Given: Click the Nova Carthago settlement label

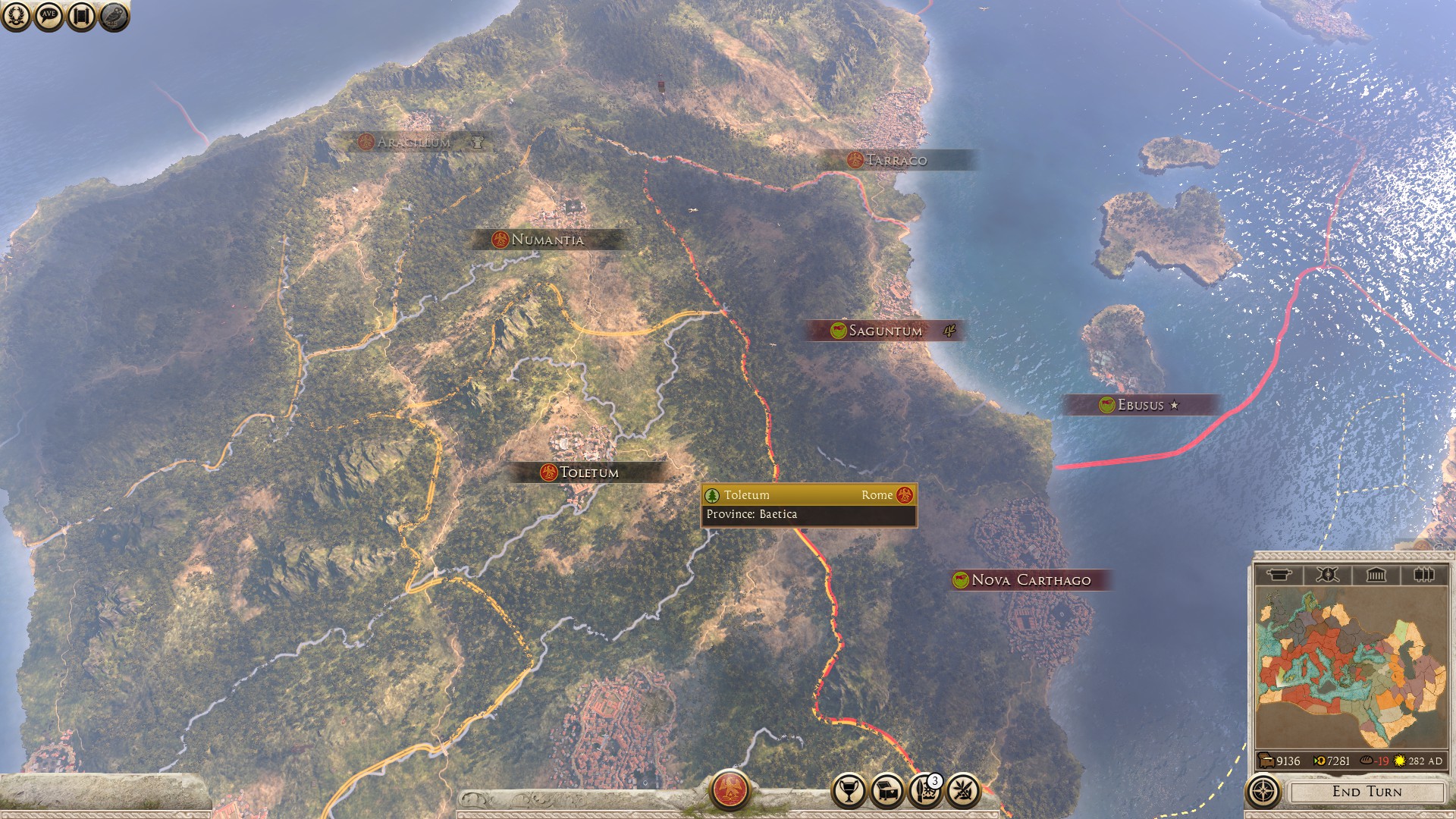Looking at the screenshot, I should tap(1030, 580).
